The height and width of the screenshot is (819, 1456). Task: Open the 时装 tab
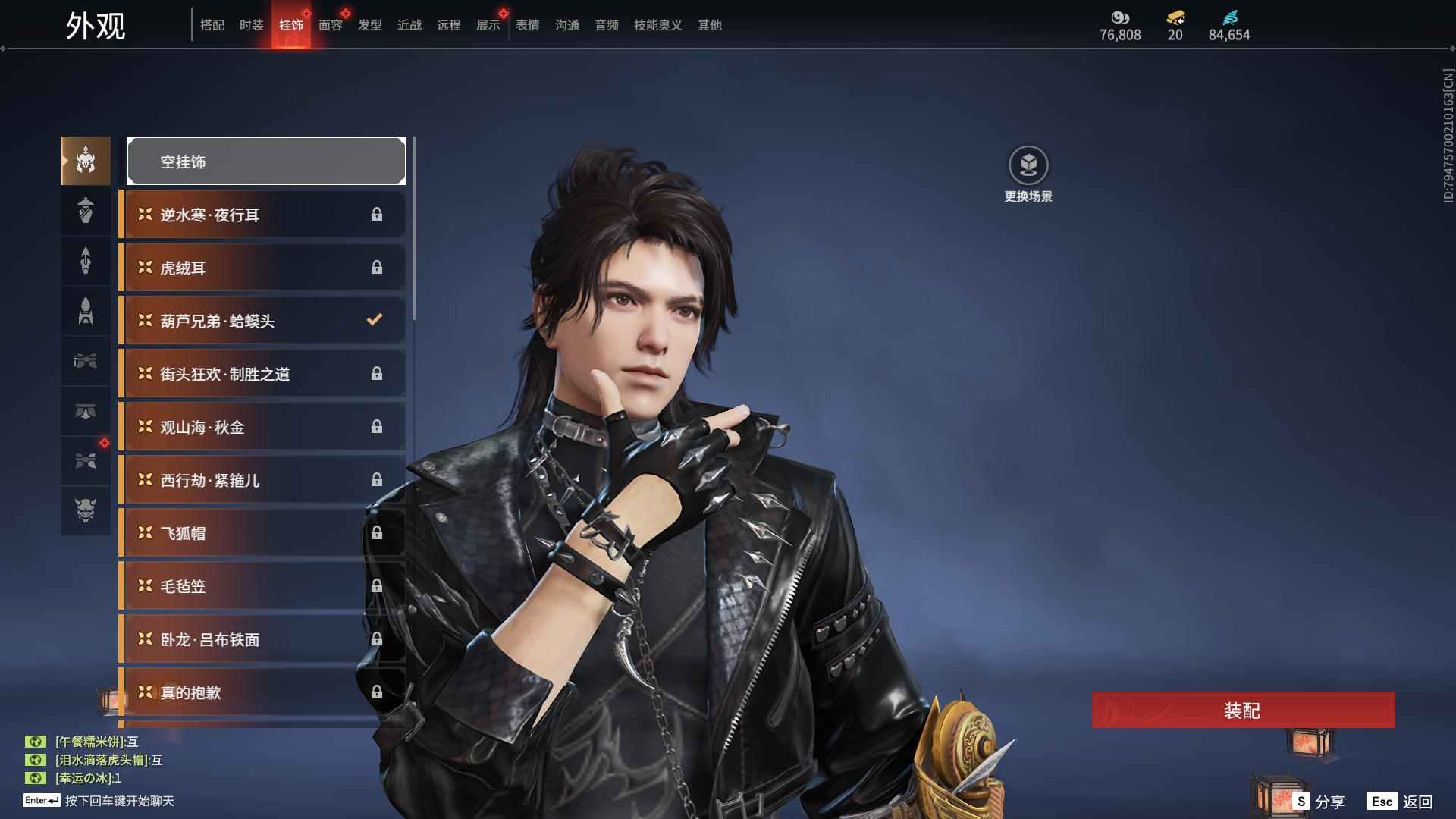[251, 25]
